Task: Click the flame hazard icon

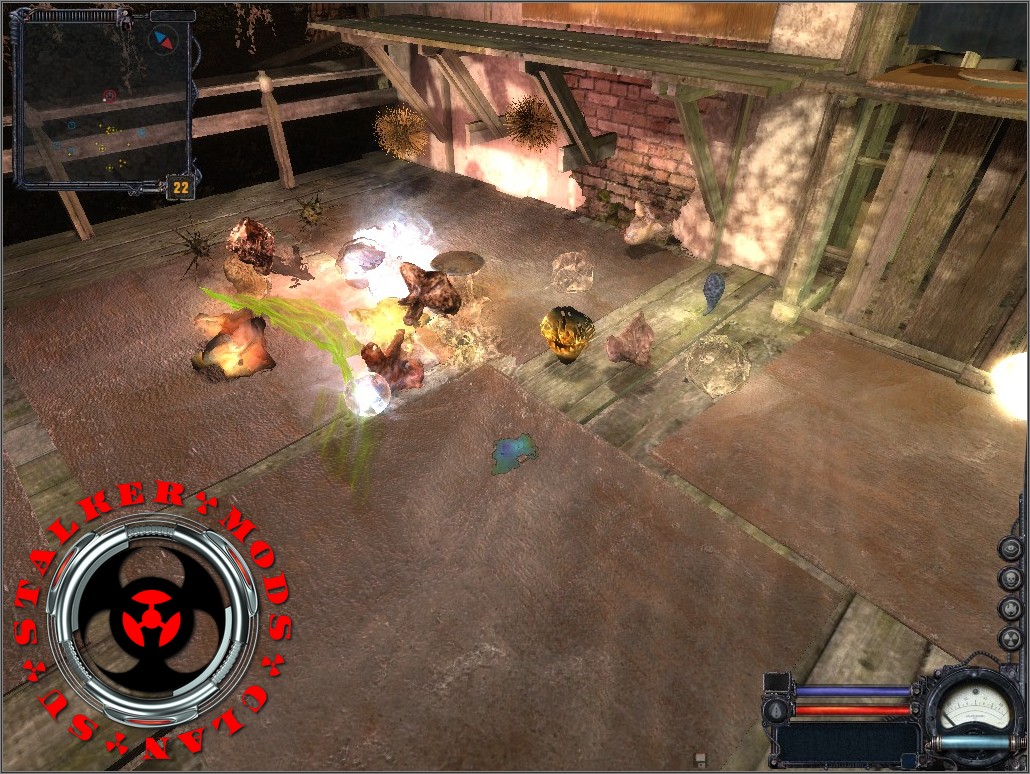Action: click(1010, 609)
